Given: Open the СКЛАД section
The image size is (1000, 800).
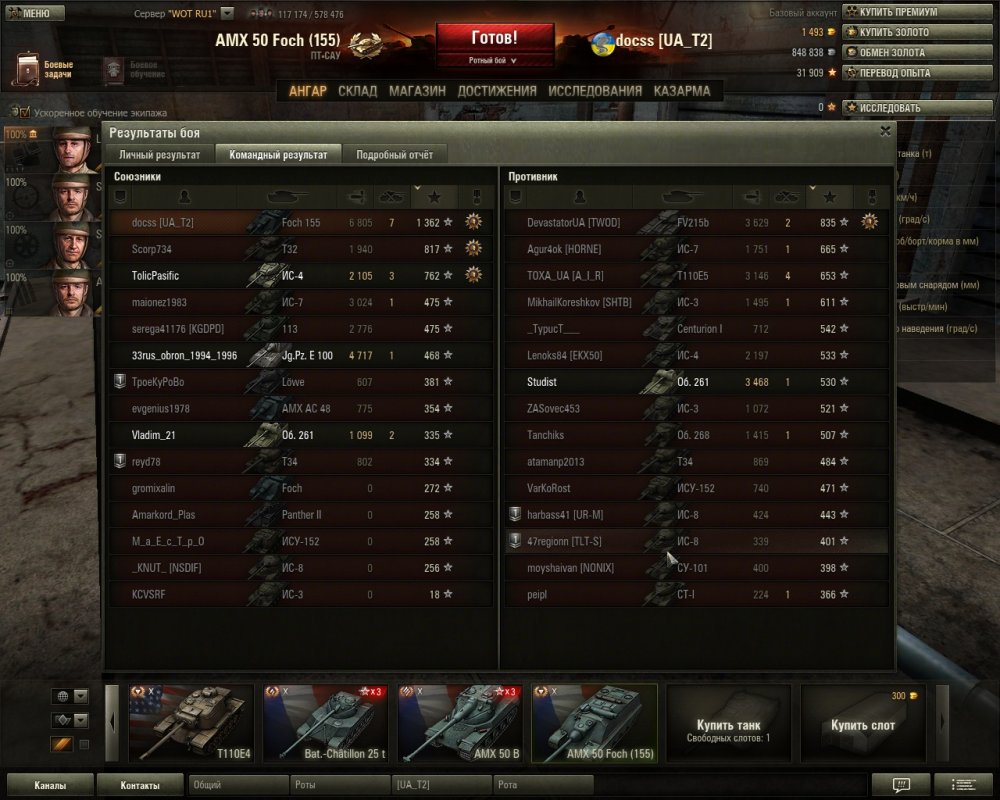Looking at the screenshot, I should tap(357, 91).
